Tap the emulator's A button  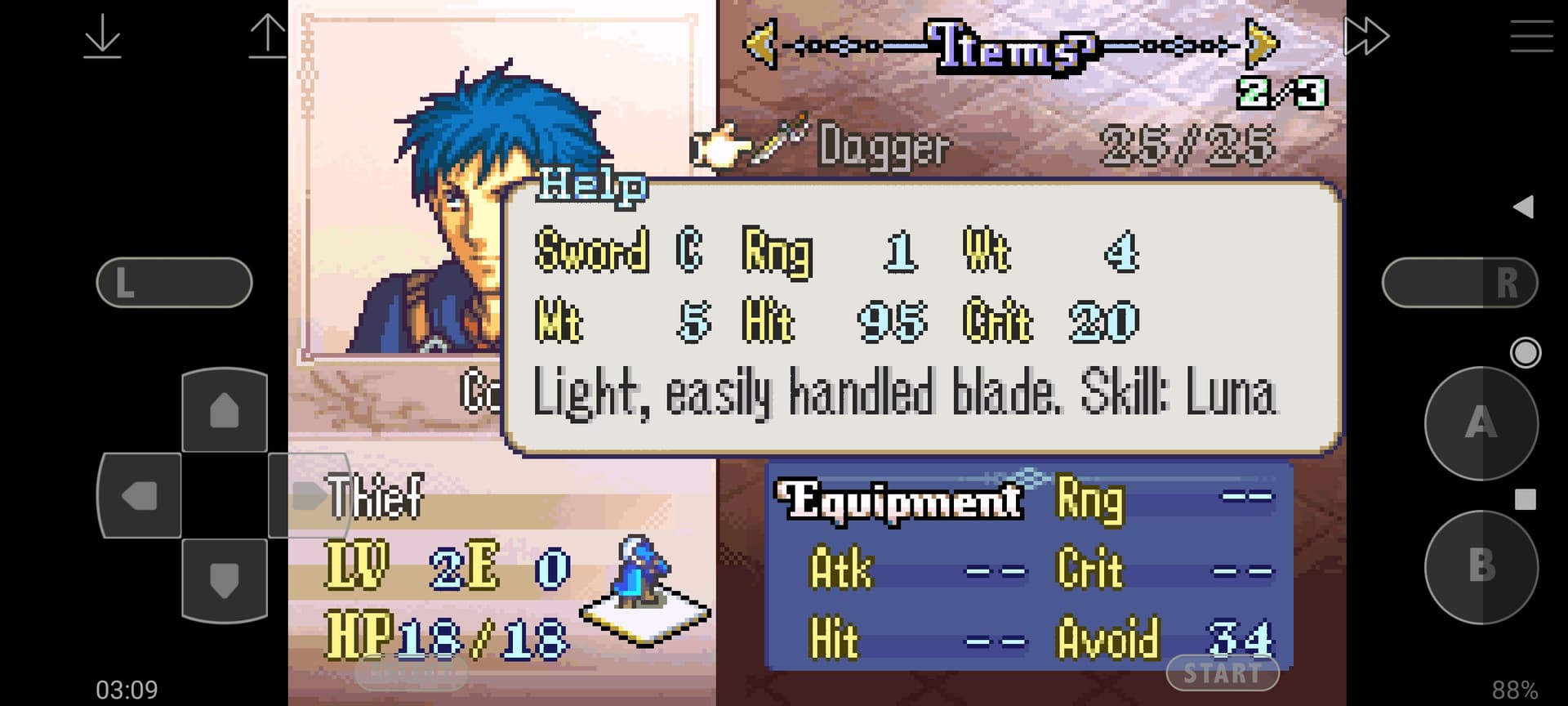click(1481, 423)
